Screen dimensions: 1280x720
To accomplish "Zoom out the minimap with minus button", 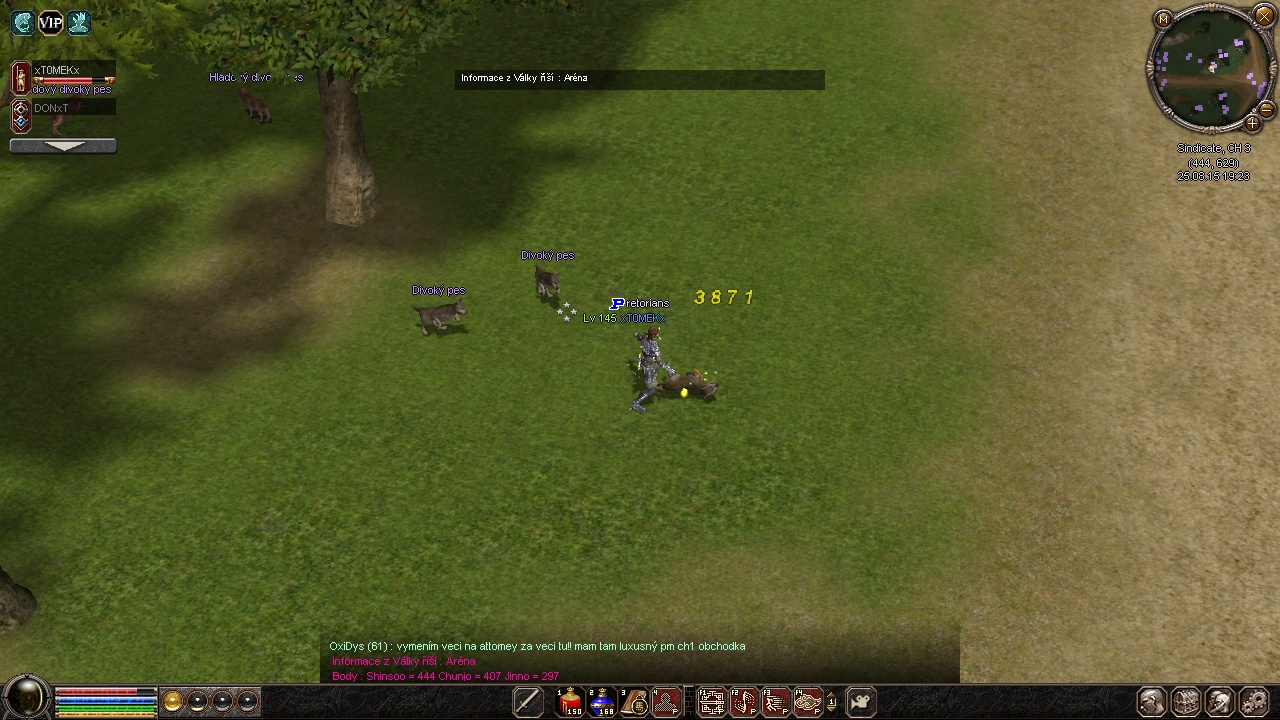I will (1266, 109).
